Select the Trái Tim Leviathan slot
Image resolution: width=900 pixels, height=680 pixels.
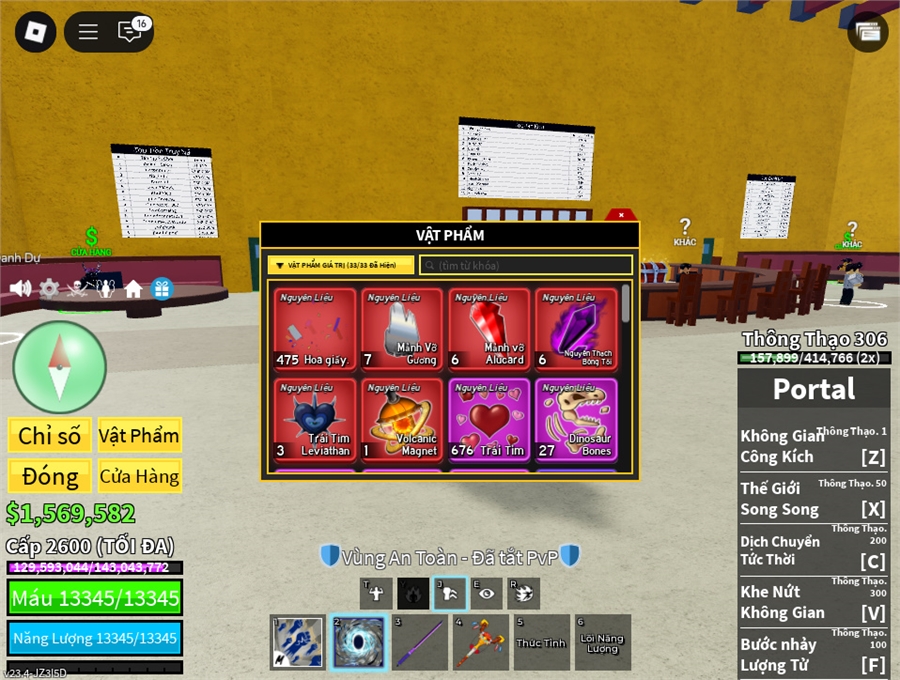315,419
